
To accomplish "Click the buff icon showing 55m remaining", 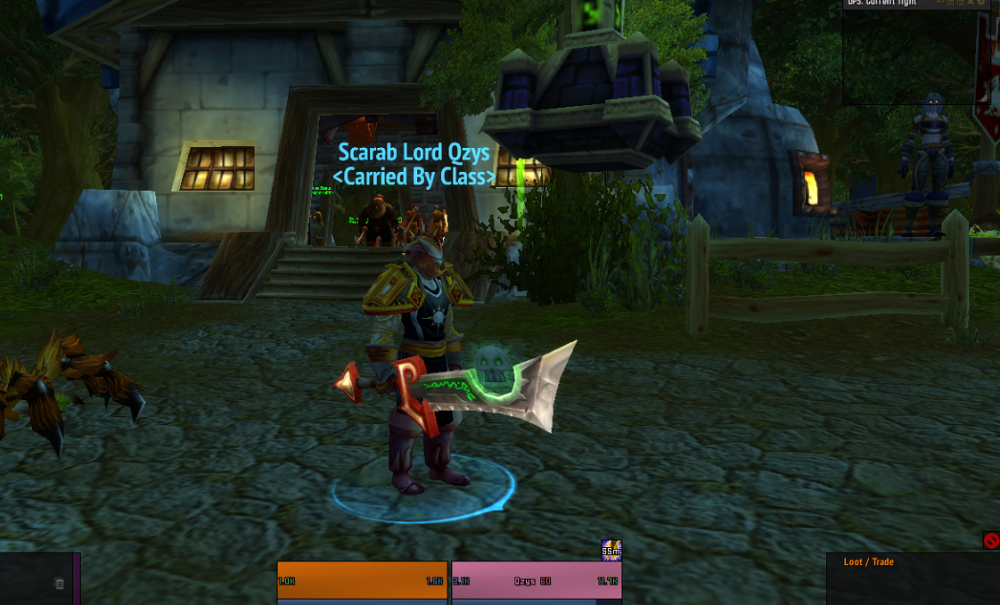I will coord(611,550).
